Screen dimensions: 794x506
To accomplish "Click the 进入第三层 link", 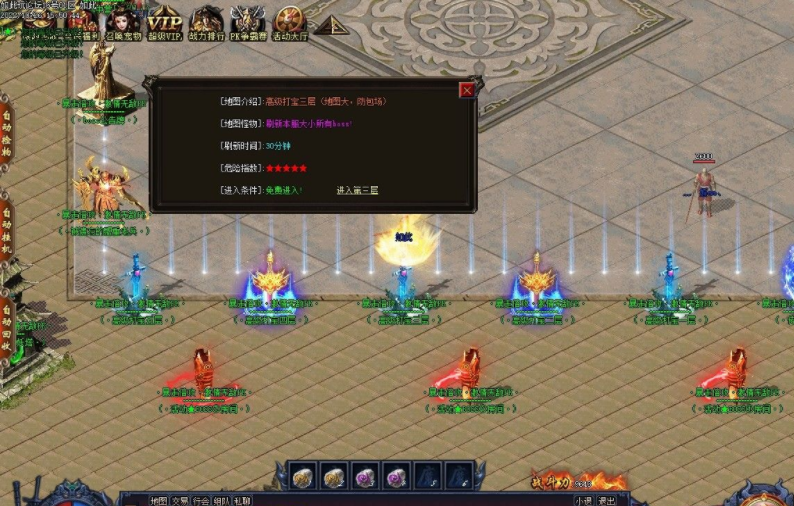I will pyautogui.click(x=357, y=190).
